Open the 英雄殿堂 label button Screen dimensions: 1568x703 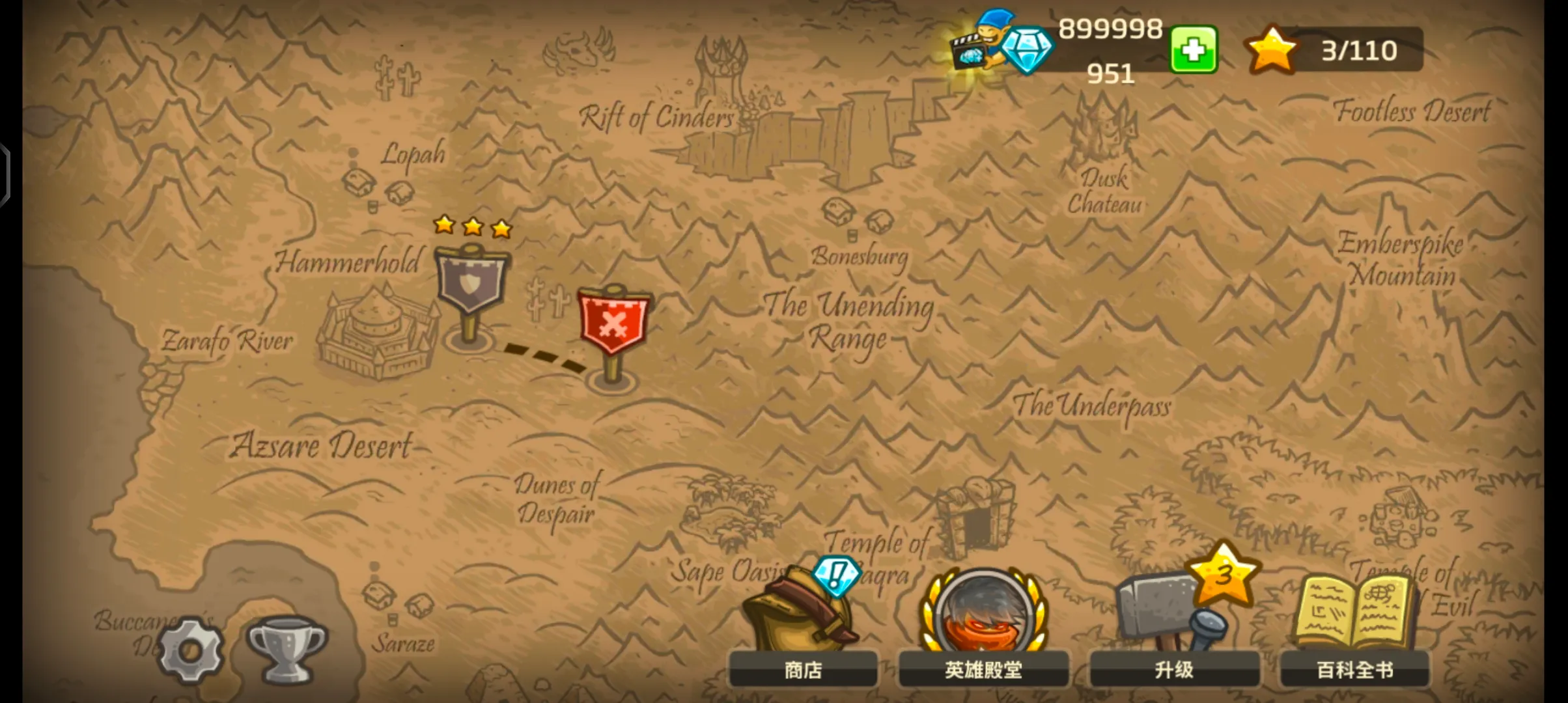(983, 669)
